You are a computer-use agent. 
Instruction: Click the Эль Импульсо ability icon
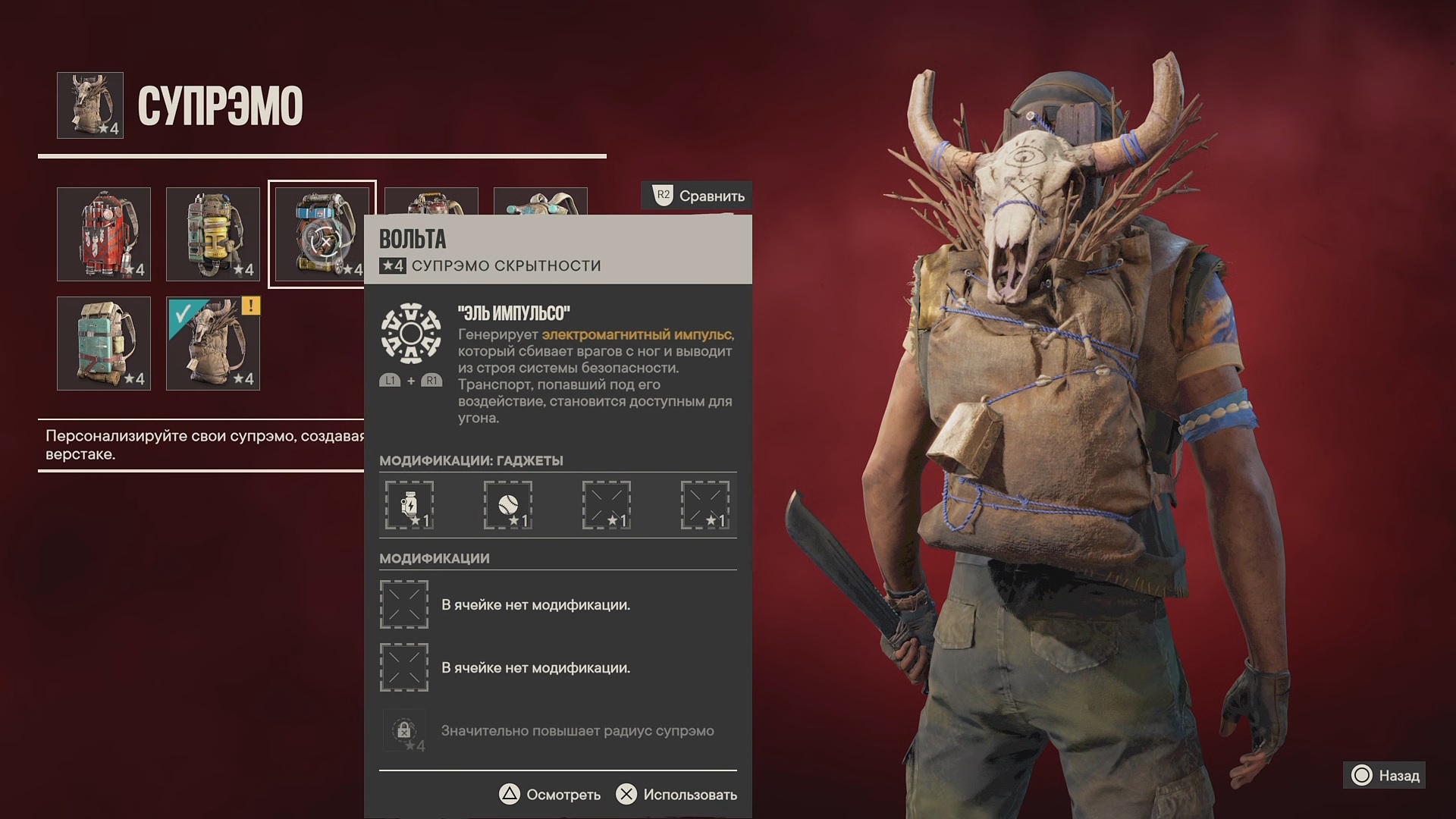[410, 333]
